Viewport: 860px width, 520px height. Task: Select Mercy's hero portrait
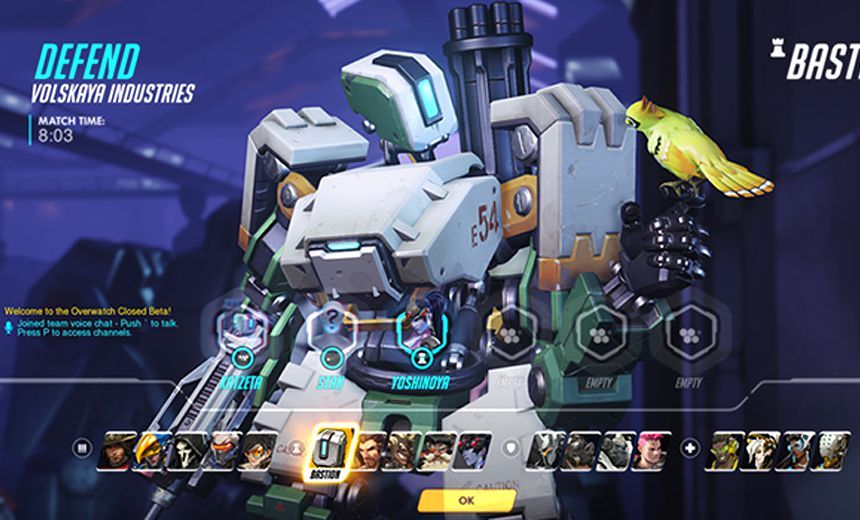[x=762, y=451]
